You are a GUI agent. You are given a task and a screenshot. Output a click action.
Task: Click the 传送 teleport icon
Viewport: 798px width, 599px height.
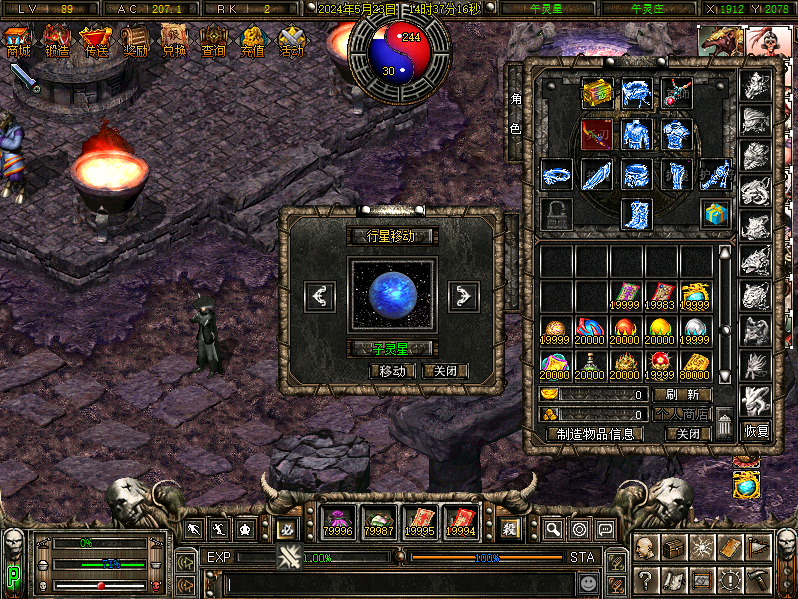pyautogui.click(x=97, y=42)
